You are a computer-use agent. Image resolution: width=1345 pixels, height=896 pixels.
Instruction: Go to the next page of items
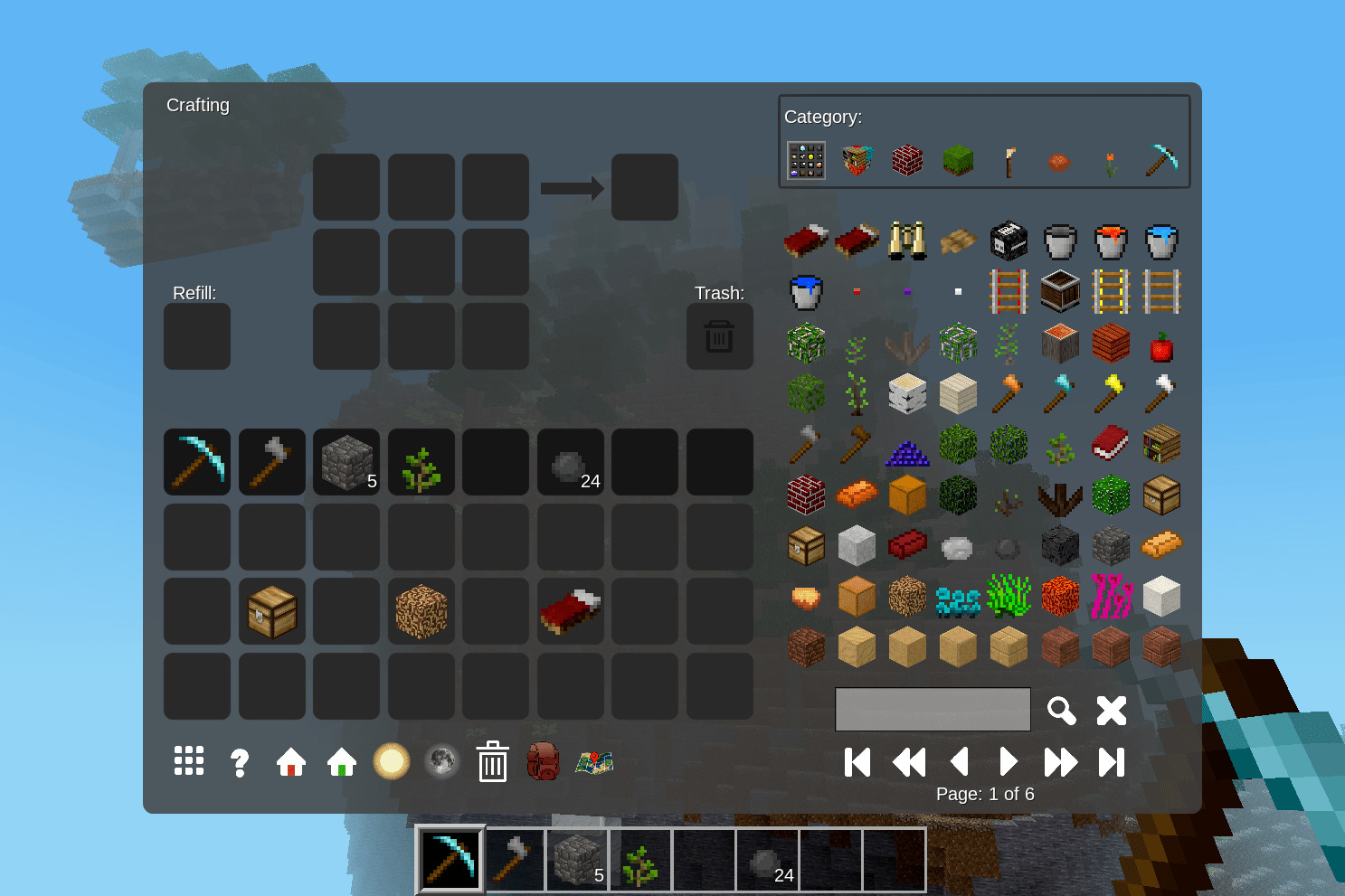click(x=1009, y=761)
